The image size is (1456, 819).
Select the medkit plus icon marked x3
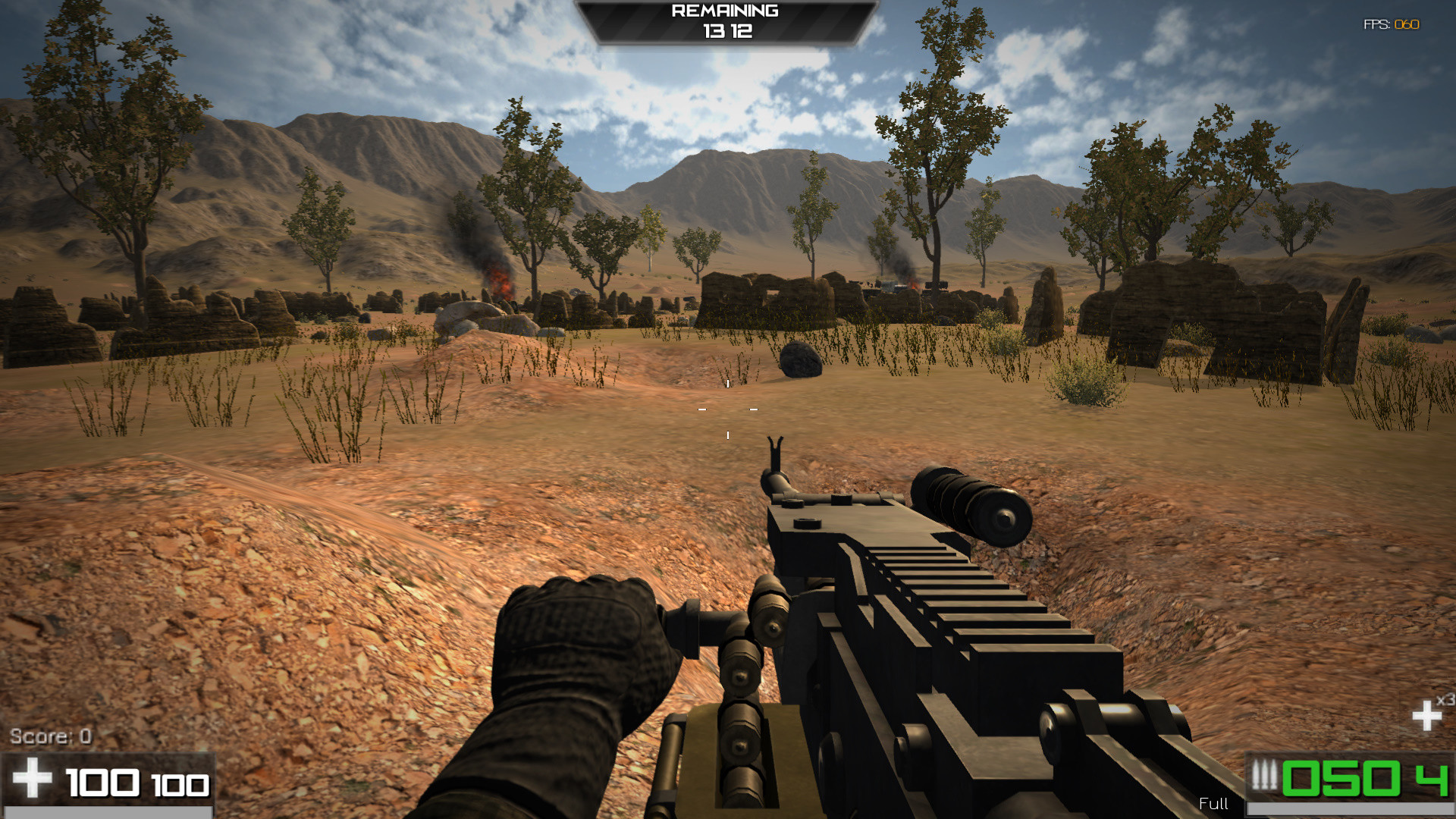(x=1429, y=717)
